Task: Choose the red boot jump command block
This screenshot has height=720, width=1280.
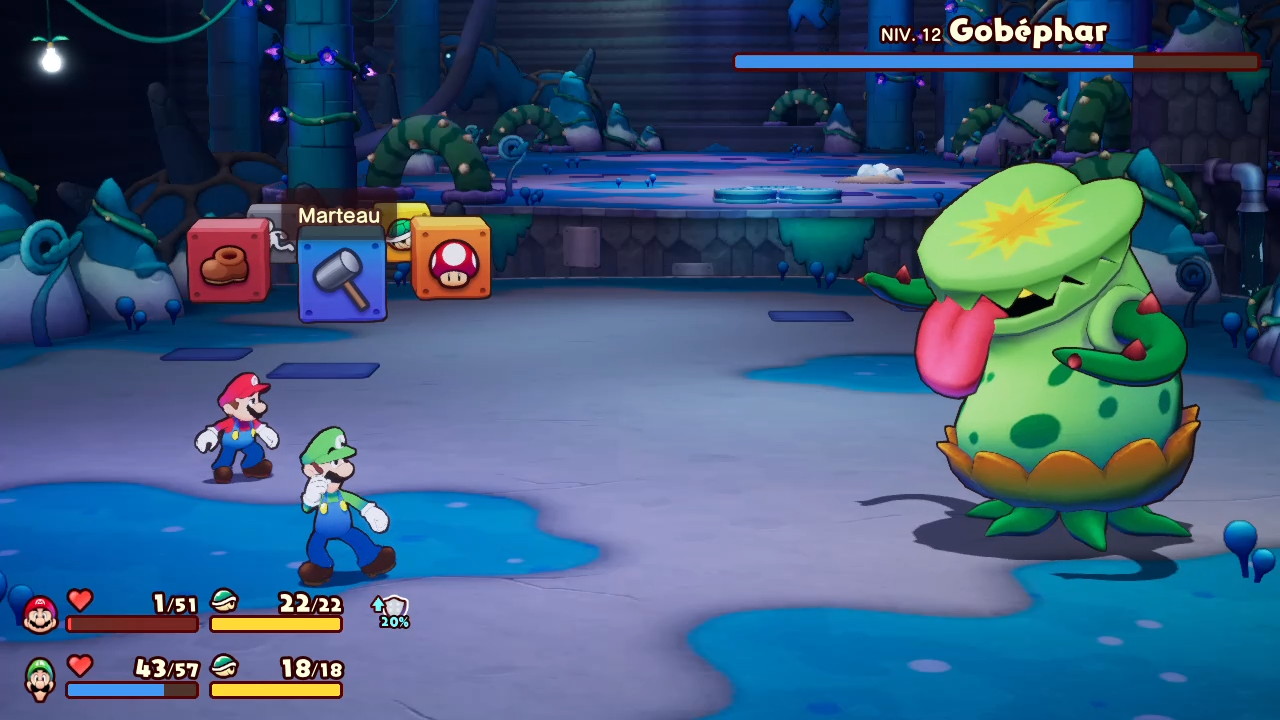Action: click(228, 262)
